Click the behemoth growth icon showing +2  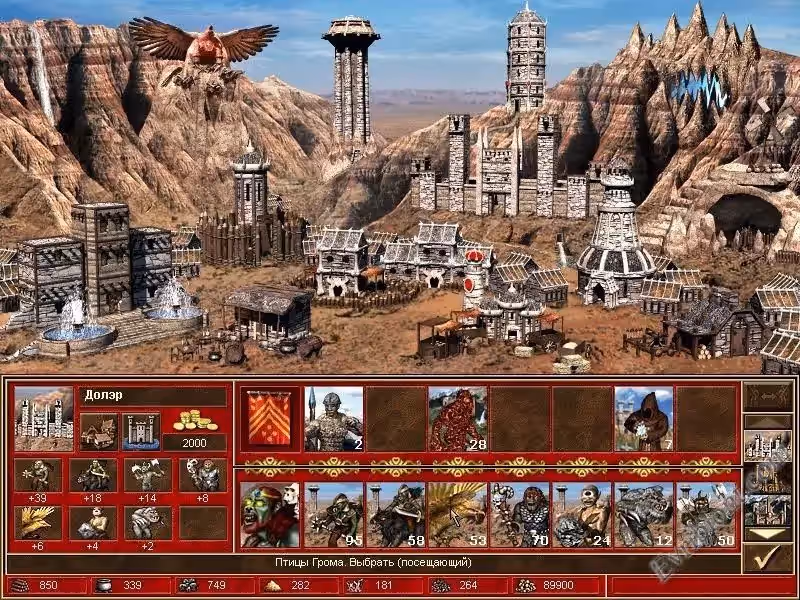146,522
